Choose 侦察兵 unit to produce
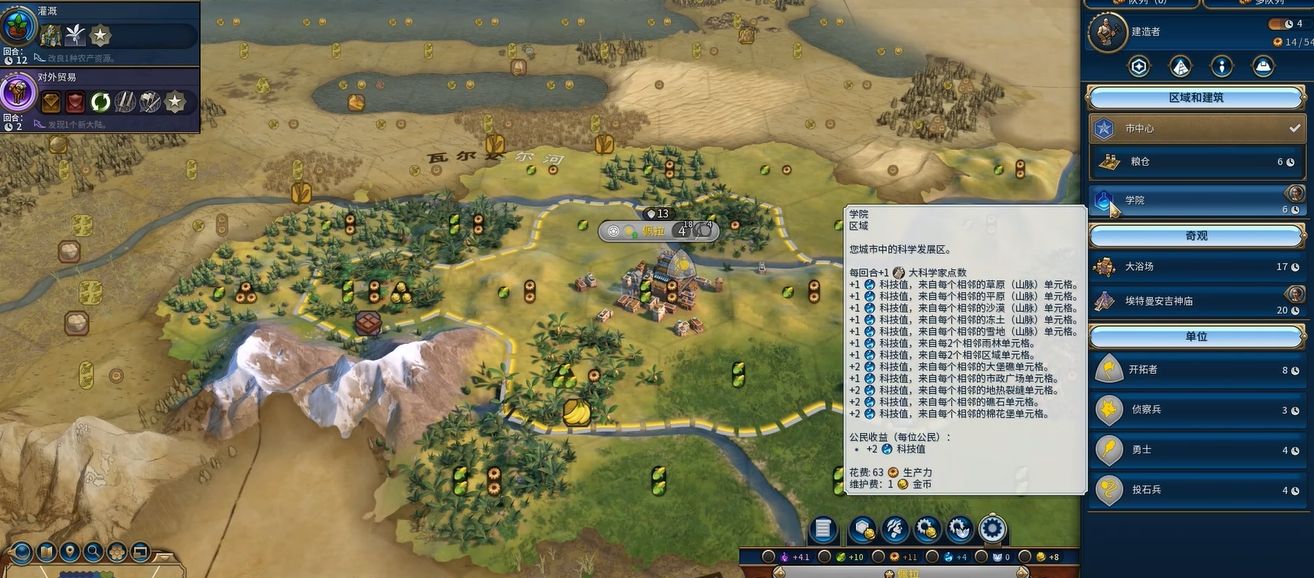Viewport: 1314px width, 578px height. click(x=1196, y=409)
